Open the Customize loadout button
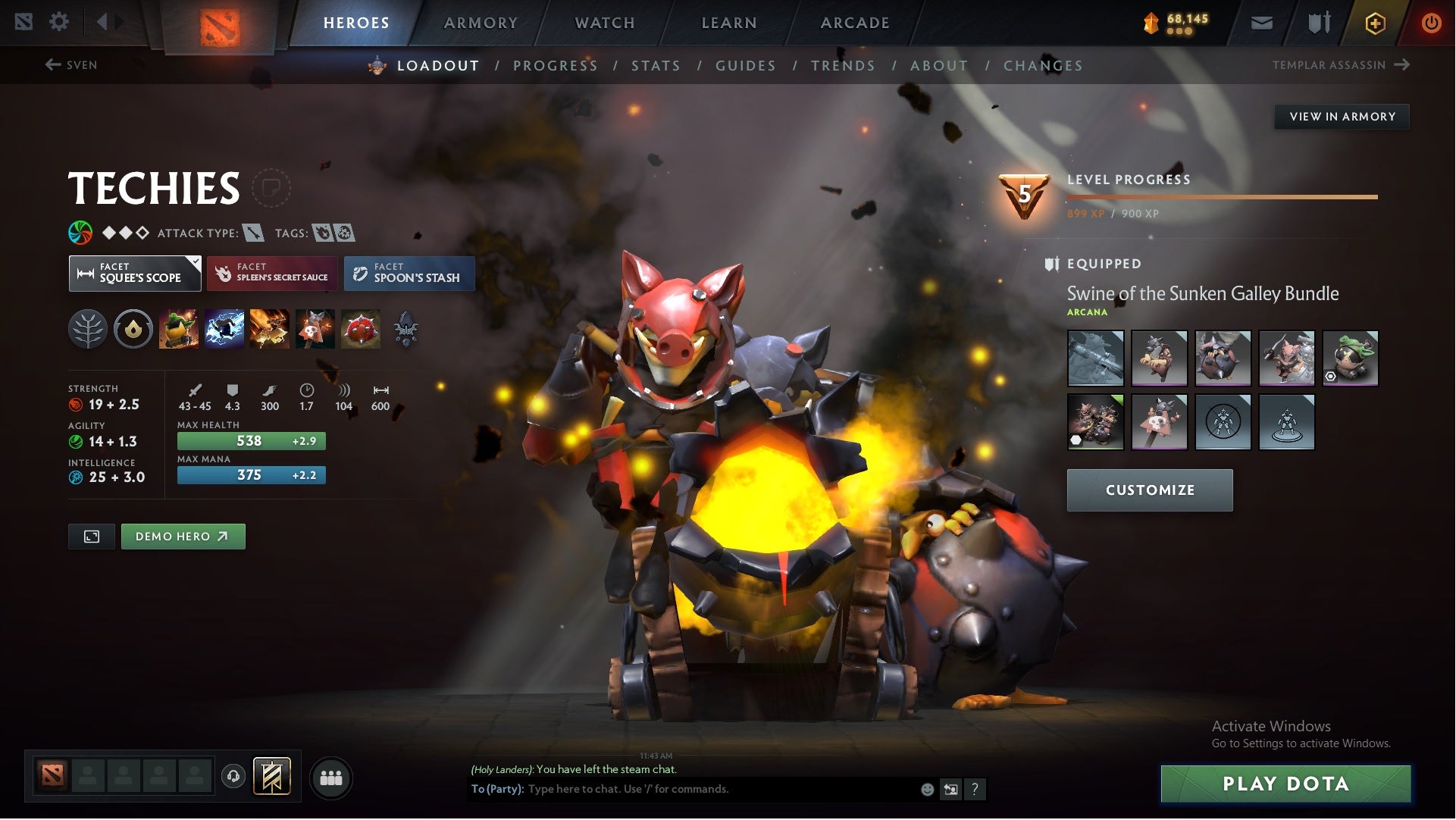Image resolution: width=1456 pixels, height=820 pixels. click(x=1149, y=490)
